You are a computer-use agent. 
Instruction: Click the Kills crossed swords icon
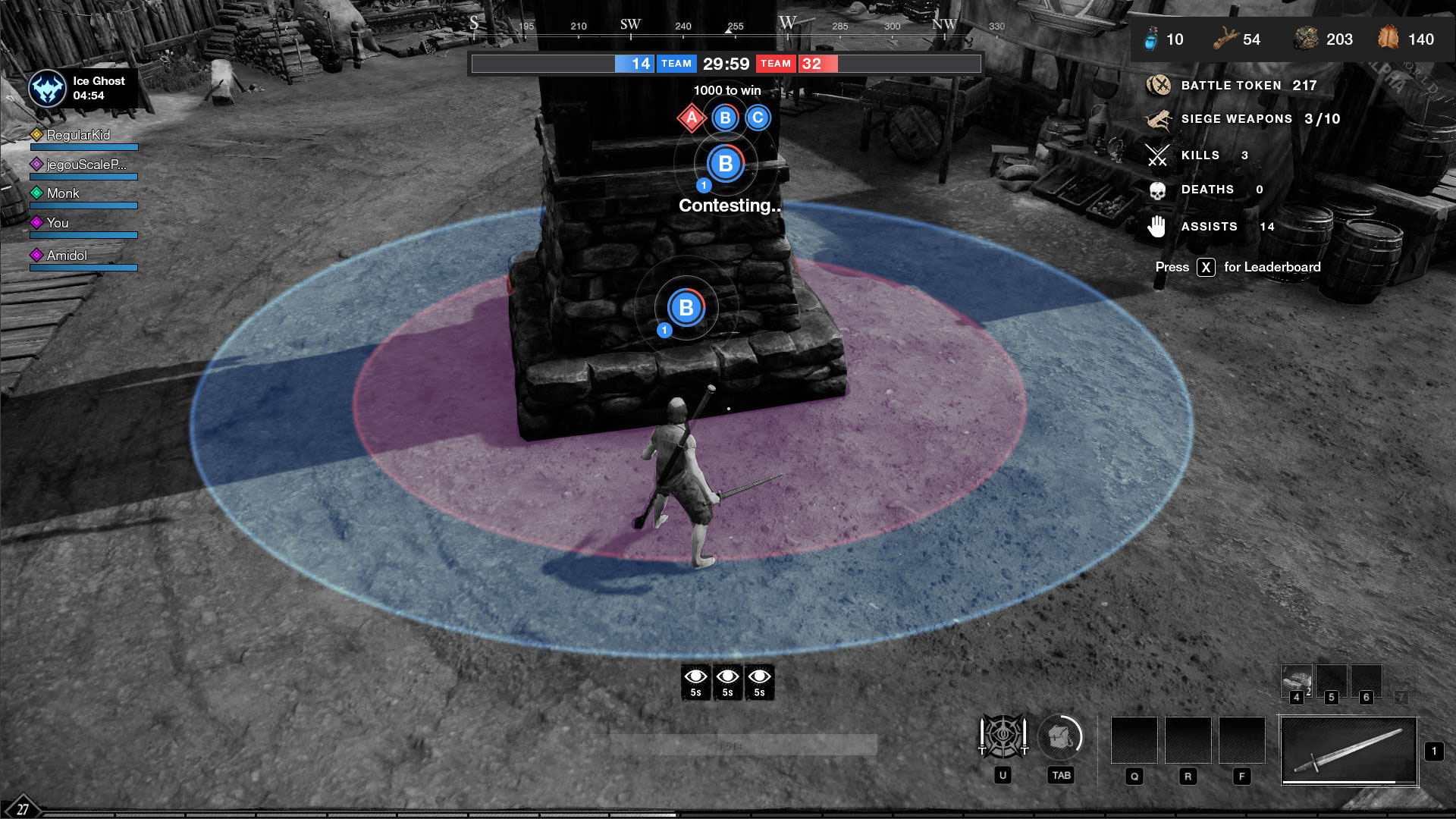click(1157, 155)
